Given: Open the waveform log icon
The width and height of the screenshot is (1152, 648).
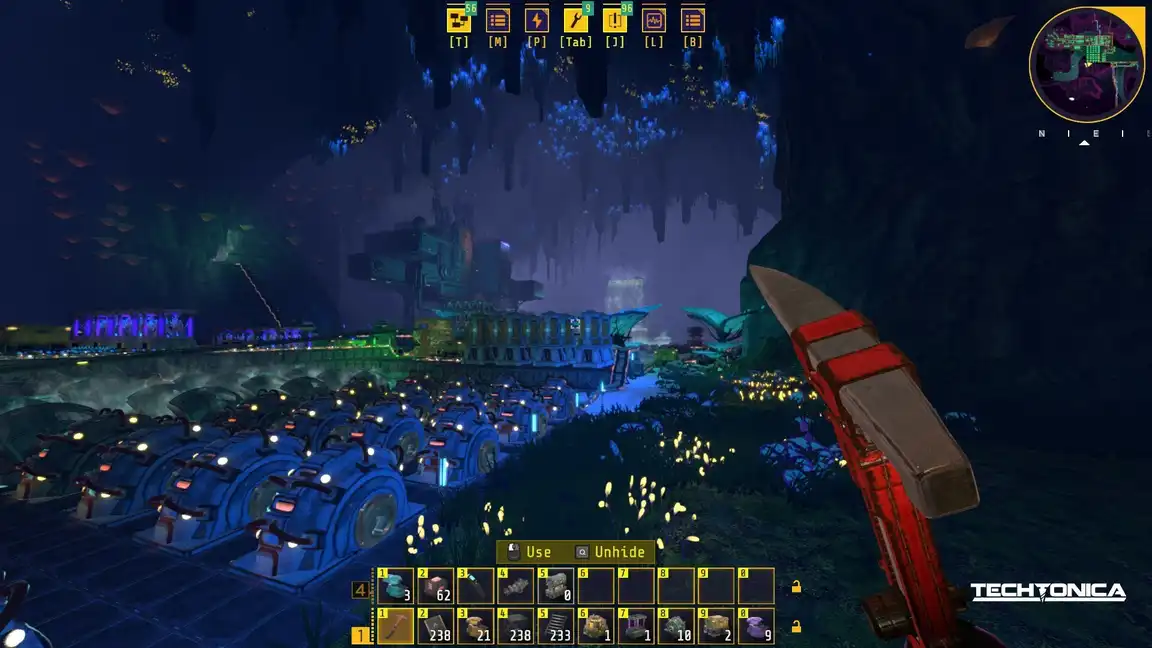Looking at the screenshot, I should 654,20.
